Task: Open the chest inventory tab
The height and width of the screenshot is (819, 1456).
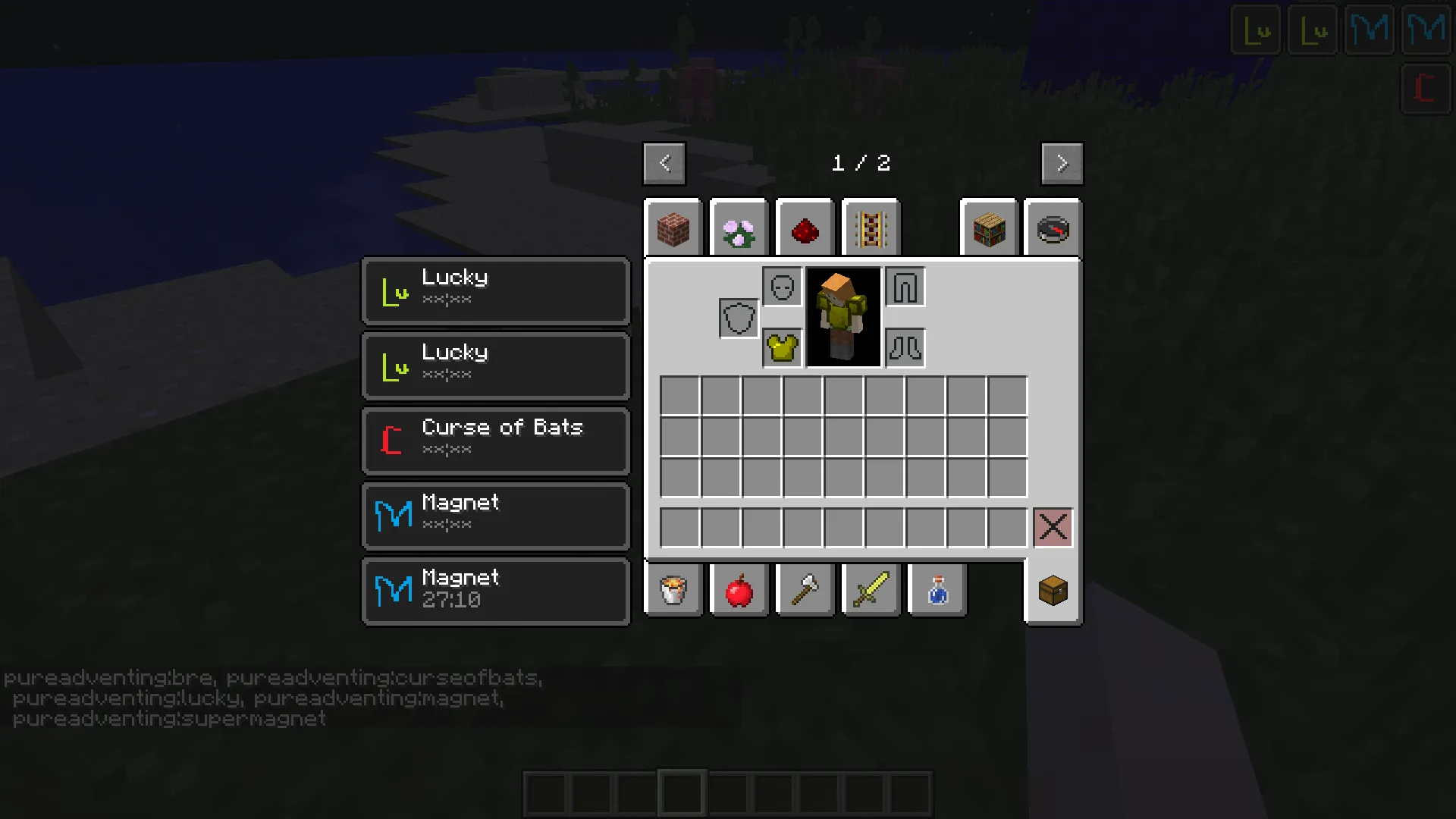Action: pyautogui.click(x=1053, y=590)
